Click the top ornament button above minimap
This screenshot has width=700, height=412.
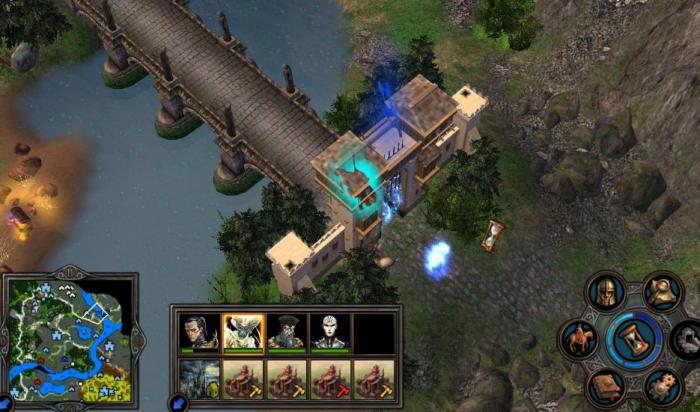click(68, 274)
